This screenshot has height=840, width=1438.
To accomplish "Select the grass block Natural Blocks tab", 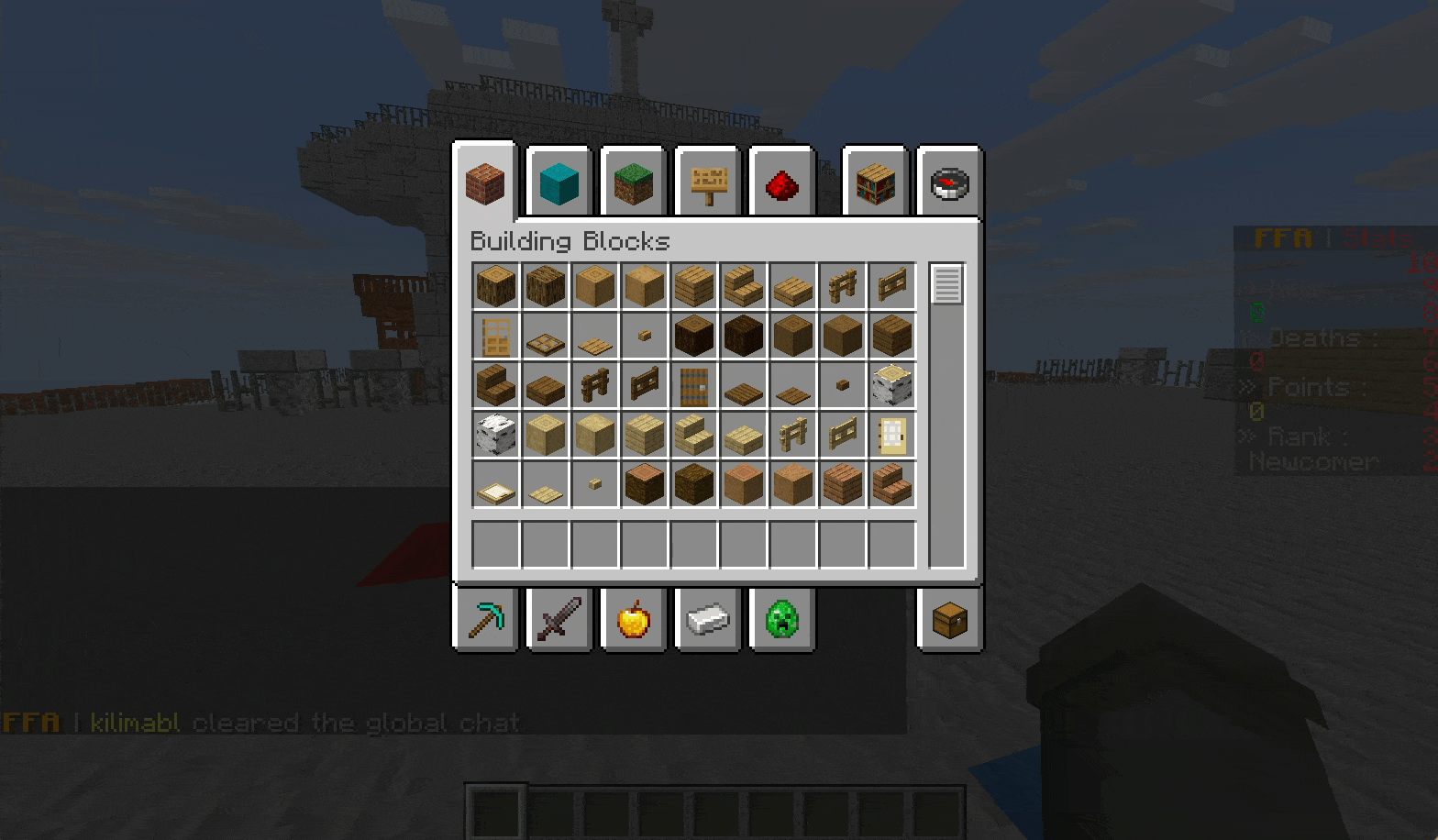I will [x=633, y=183].
